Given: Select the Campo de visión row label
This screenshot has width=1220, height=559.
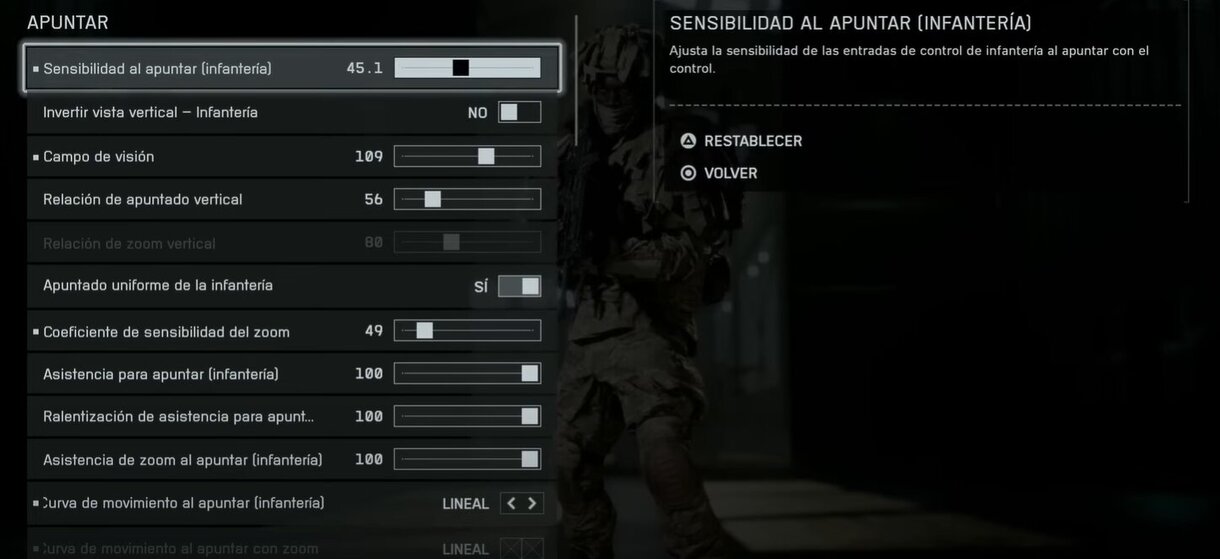Looking at the screenshot, I should tap(98, 156).
